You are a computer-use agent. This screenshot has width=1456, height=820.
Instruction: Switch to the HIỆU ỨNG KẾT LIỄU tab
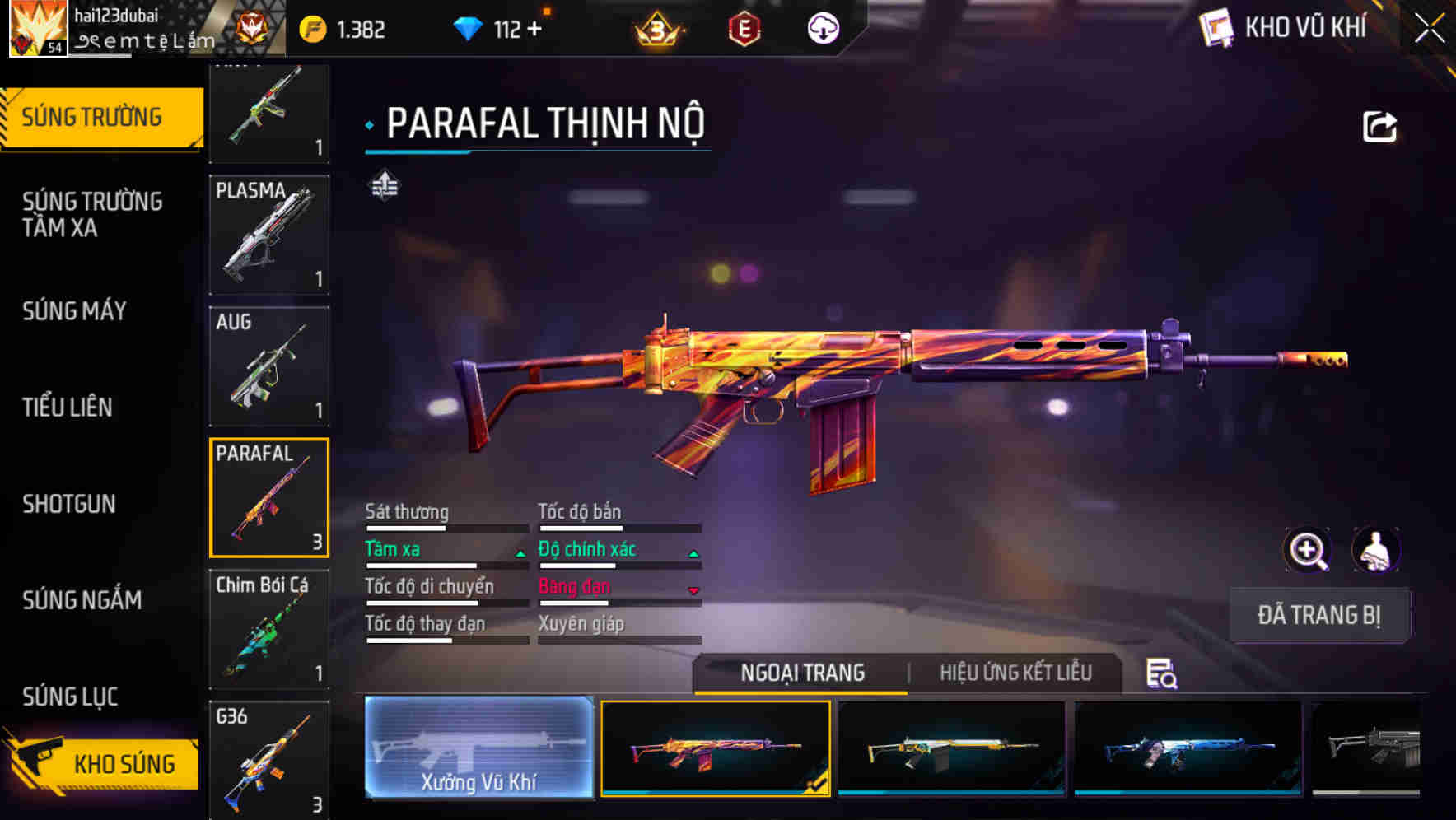tap(1015, 673)
